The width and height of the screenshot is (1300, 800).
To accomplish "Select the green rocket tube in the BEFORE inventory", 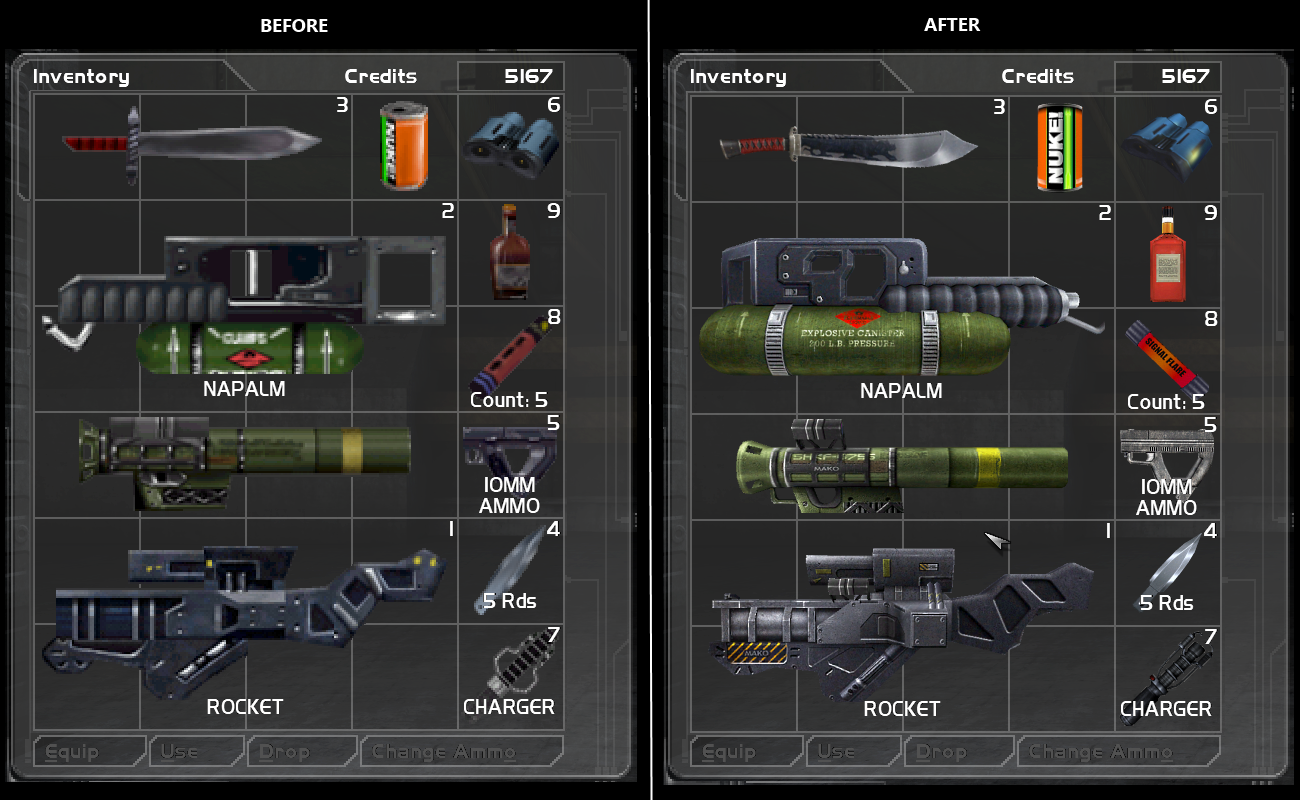I will [x=245, y=462].
